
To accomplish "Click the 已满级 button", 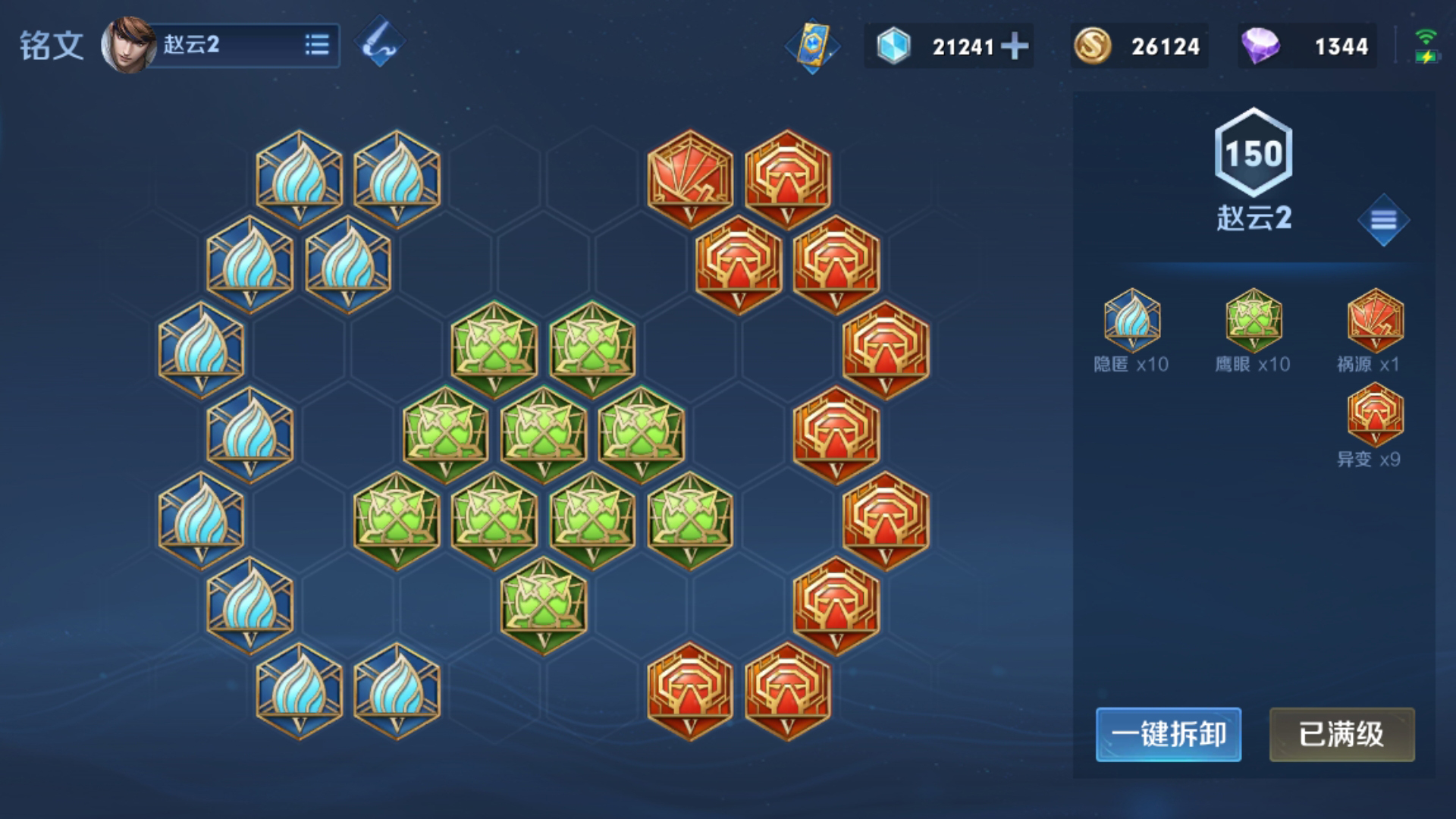I will click(1341, 734).
